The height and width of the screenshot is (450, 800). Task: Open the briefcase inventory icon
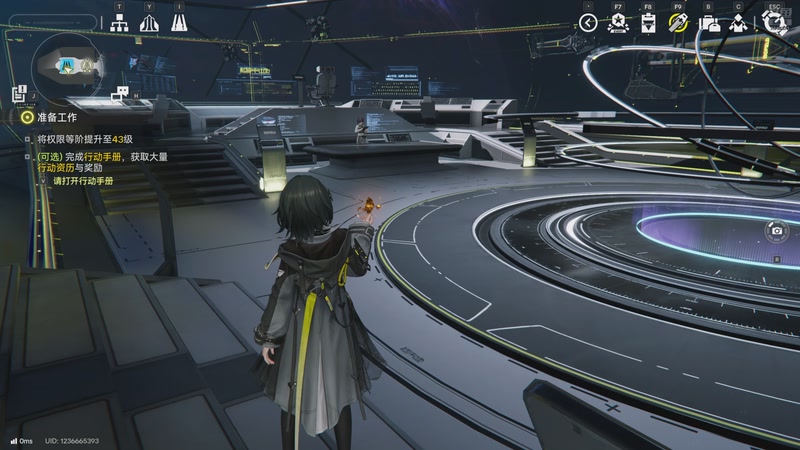tap(710, 23)
